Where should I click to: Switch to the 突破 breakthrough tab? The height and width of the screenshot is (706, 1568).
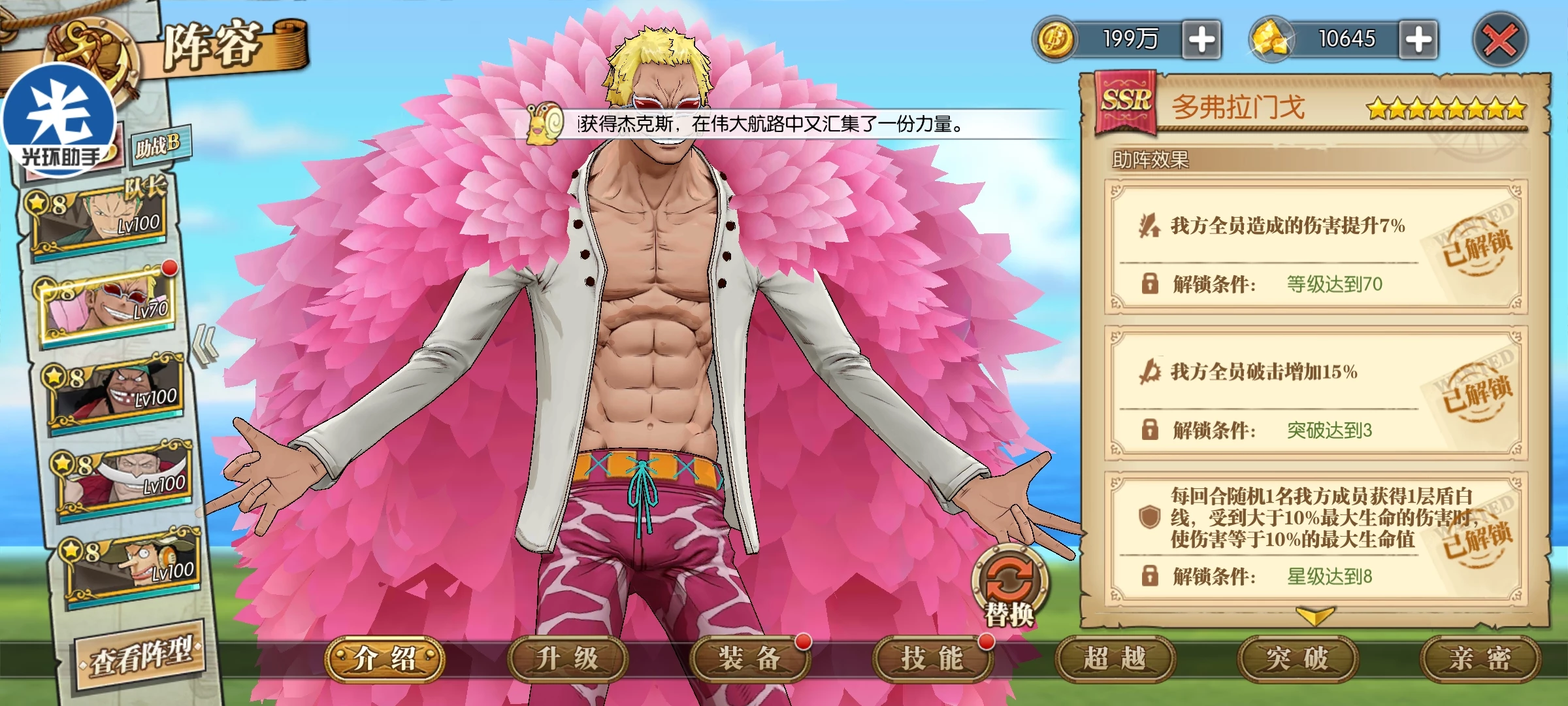(1297, 659)
